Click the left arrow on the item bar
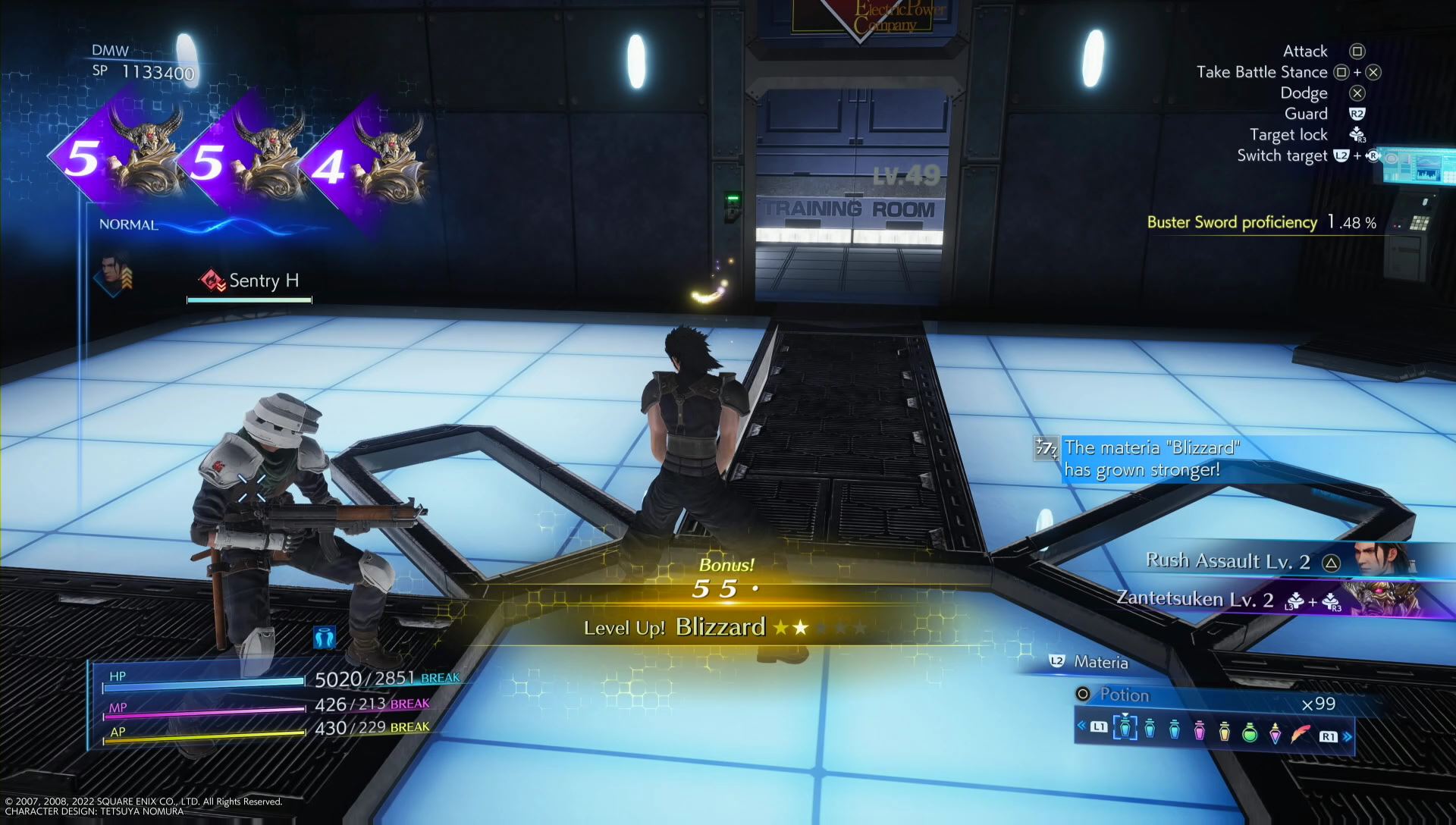The width and height of the screenshot is (1456, 825). (x=1081, y=724)
